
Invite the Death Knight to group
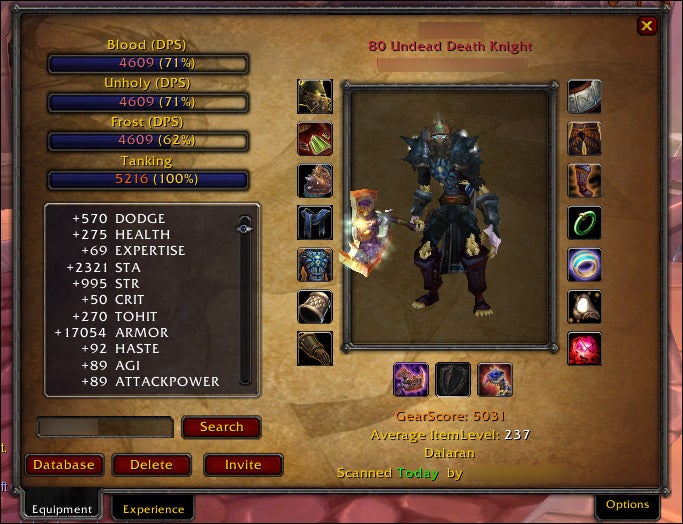pyautogui.click(x=243, y=465)
